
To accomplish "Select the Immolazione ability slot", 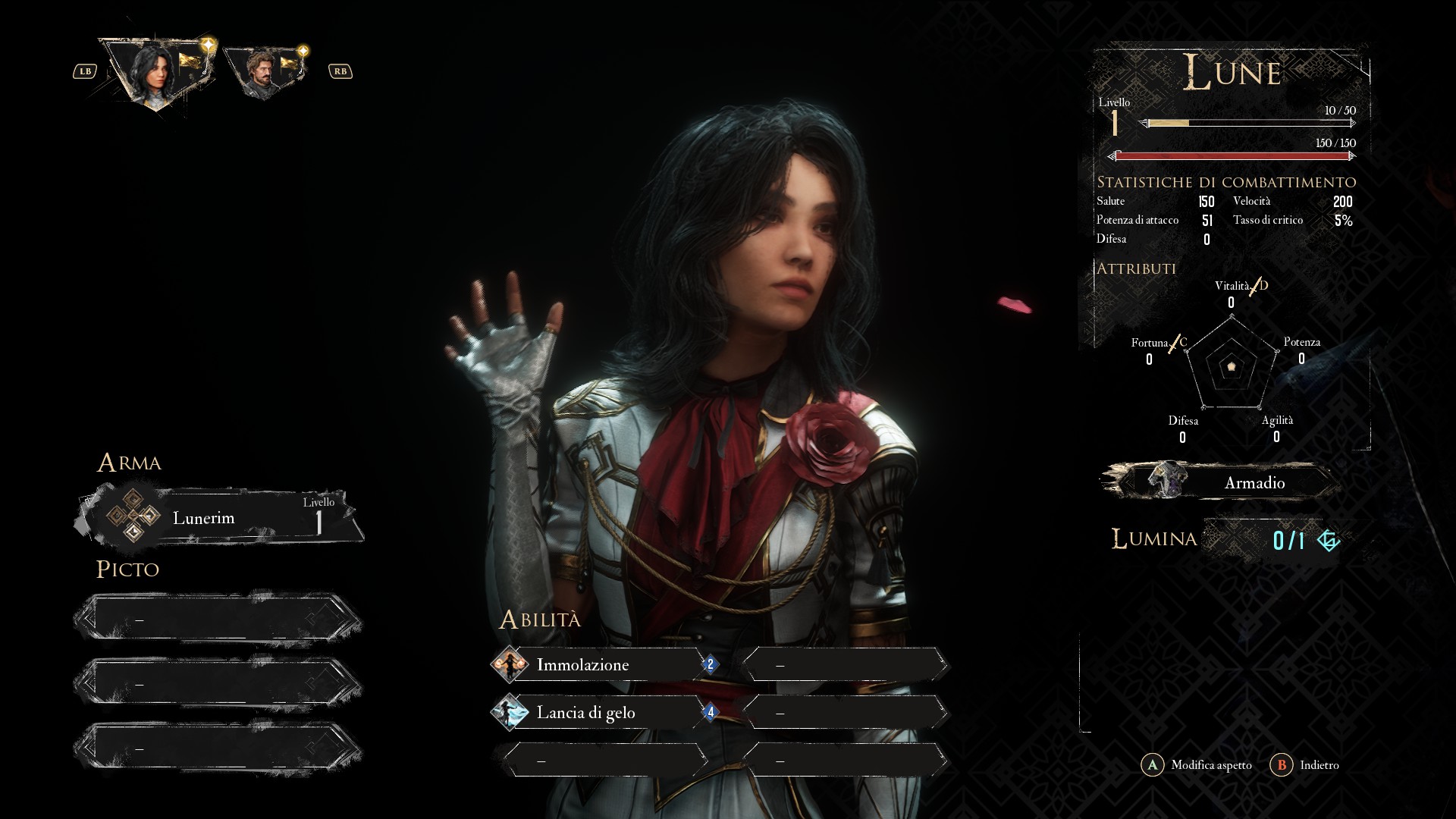I will 599,665.
